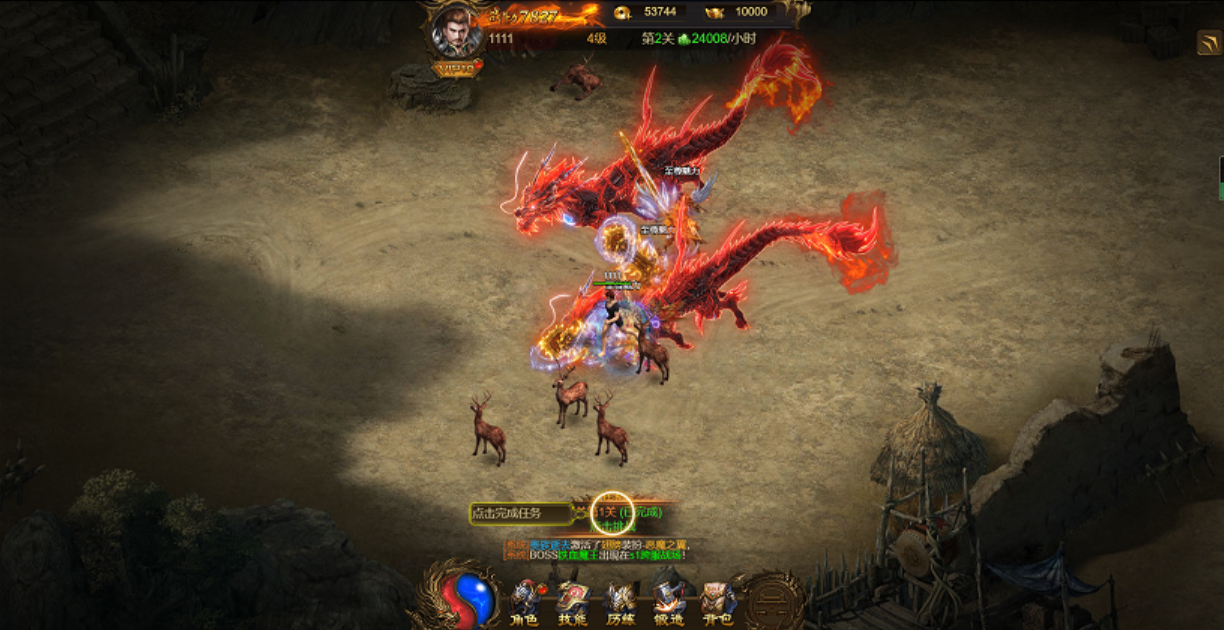Click the 点击完成任务 quest button
Image resolution: width=1224 pixels, height=630 pixels.
coord(520,513)
